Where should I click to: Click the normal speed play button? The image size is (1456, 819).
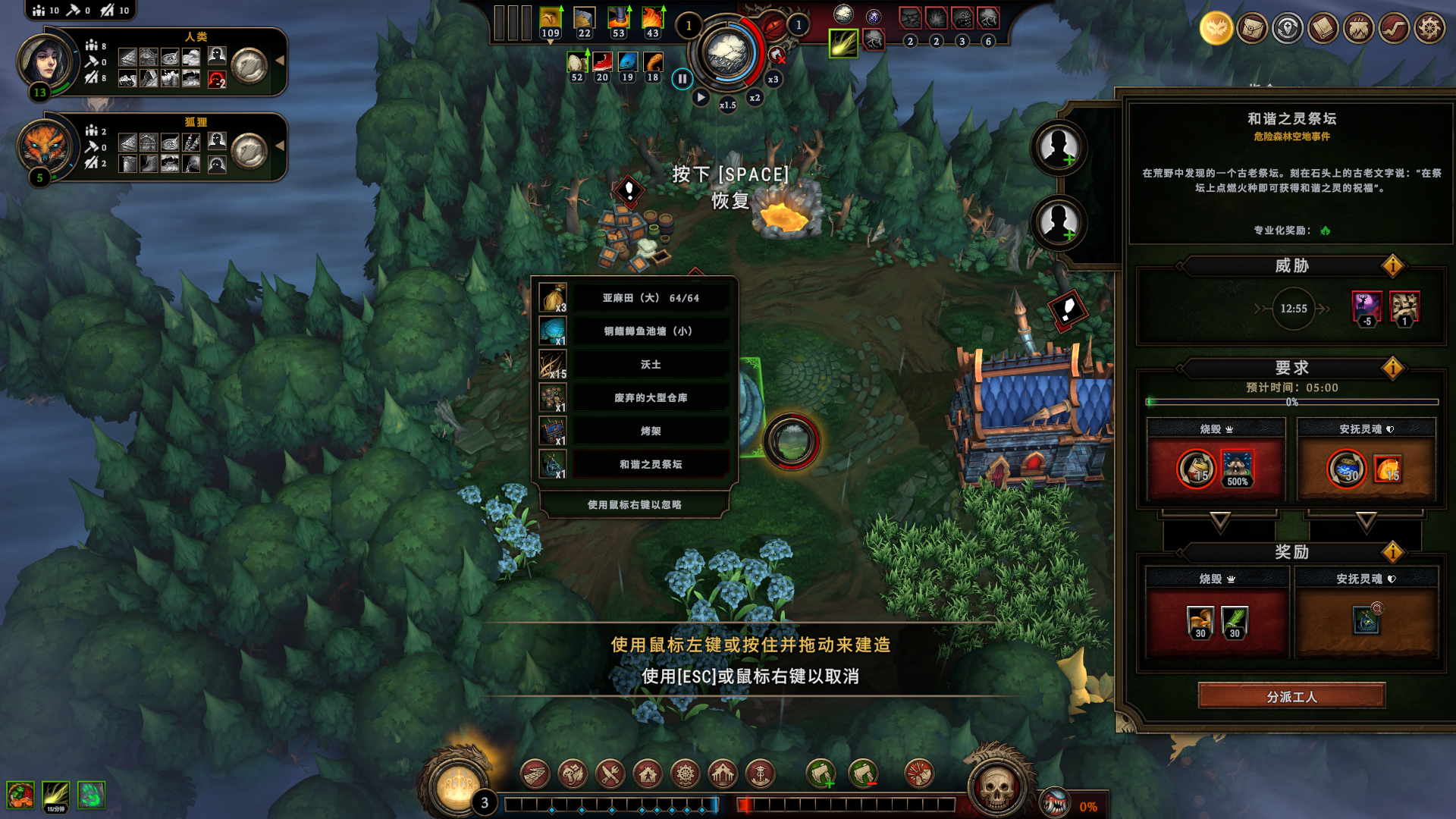point(701,98)
